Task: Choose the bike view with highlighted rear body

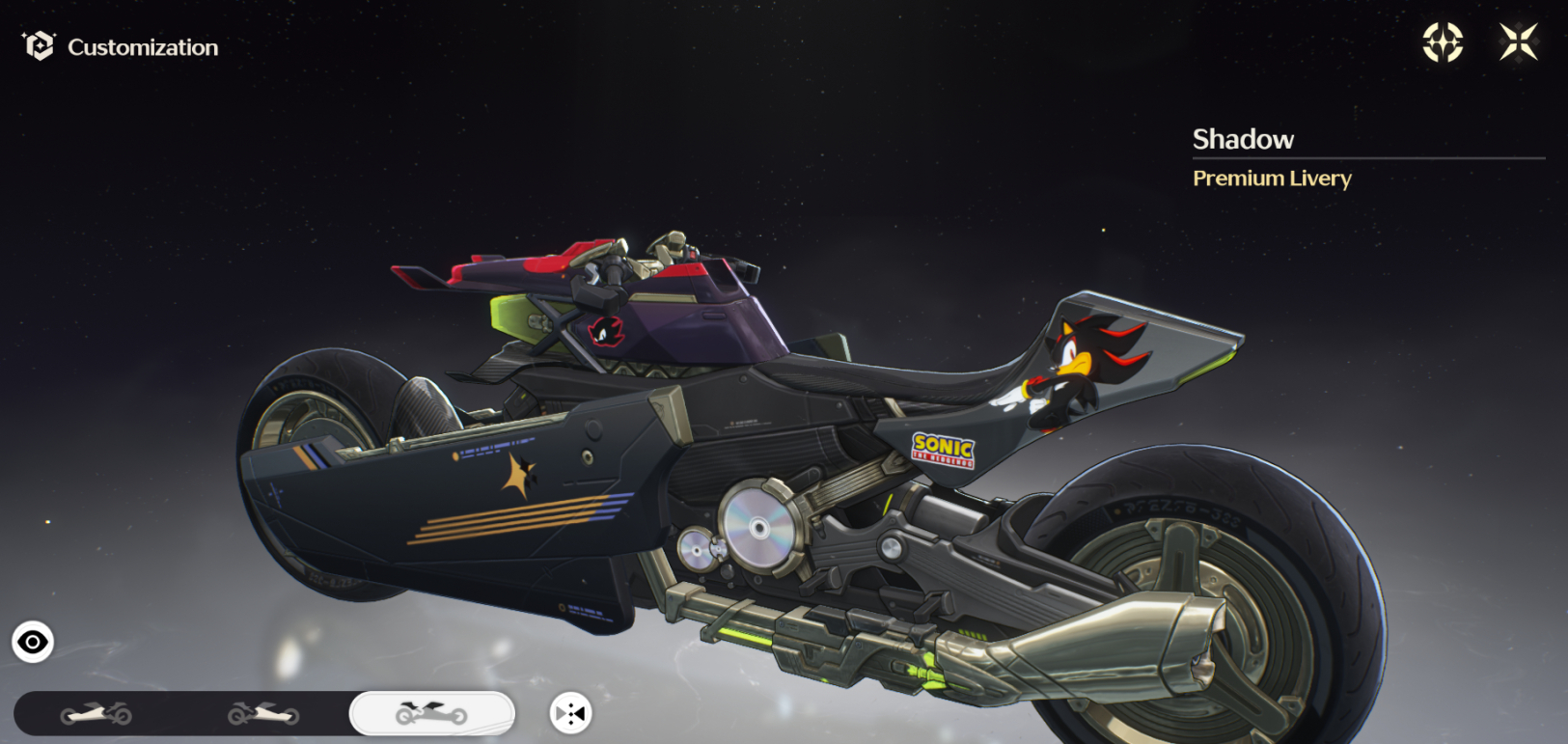Action: [x=263, y=714]
